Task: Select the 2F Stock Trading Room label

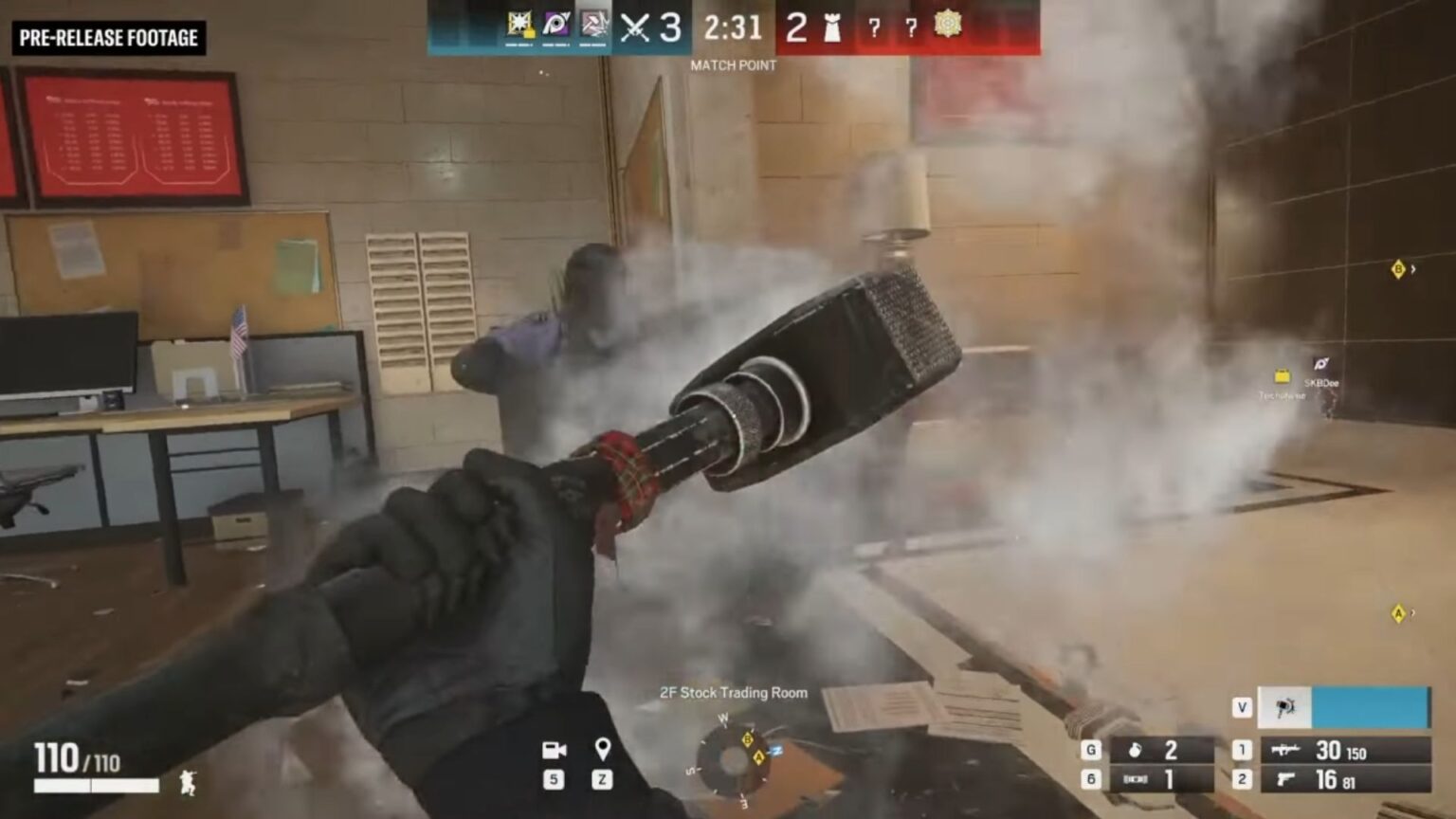Action: (x=733, y=693)
